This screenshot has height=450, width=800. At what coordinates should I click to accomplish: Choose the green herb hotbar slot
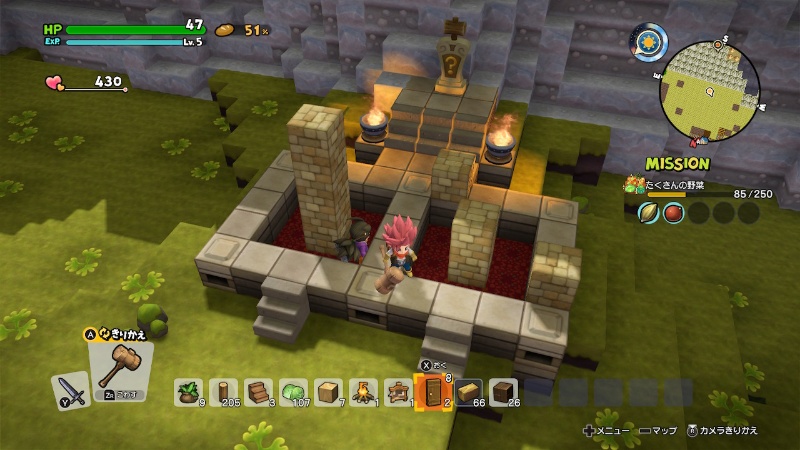(188, 391)
